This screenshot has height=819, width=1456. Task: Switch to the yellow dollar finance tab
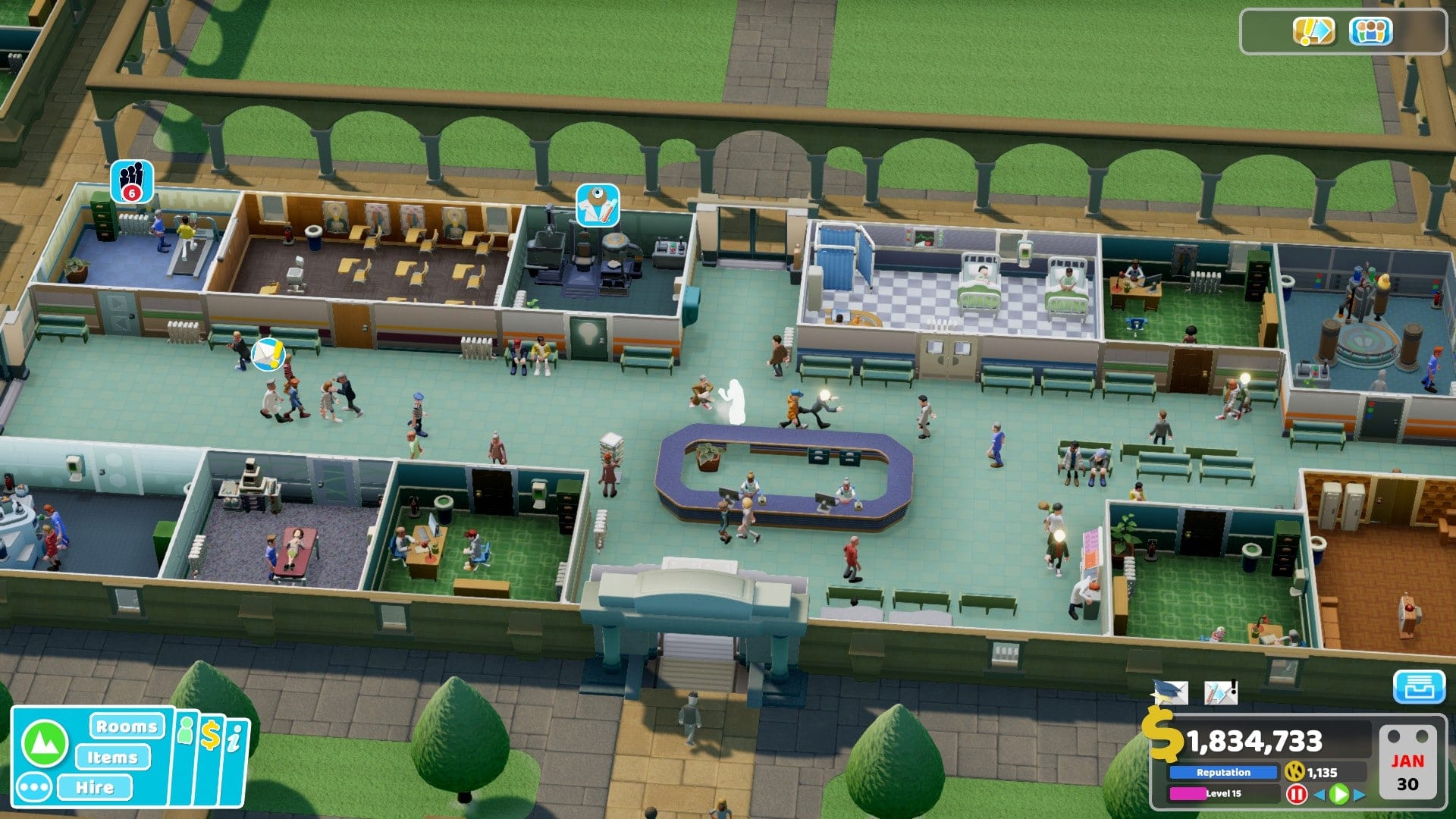coord(210,736)
